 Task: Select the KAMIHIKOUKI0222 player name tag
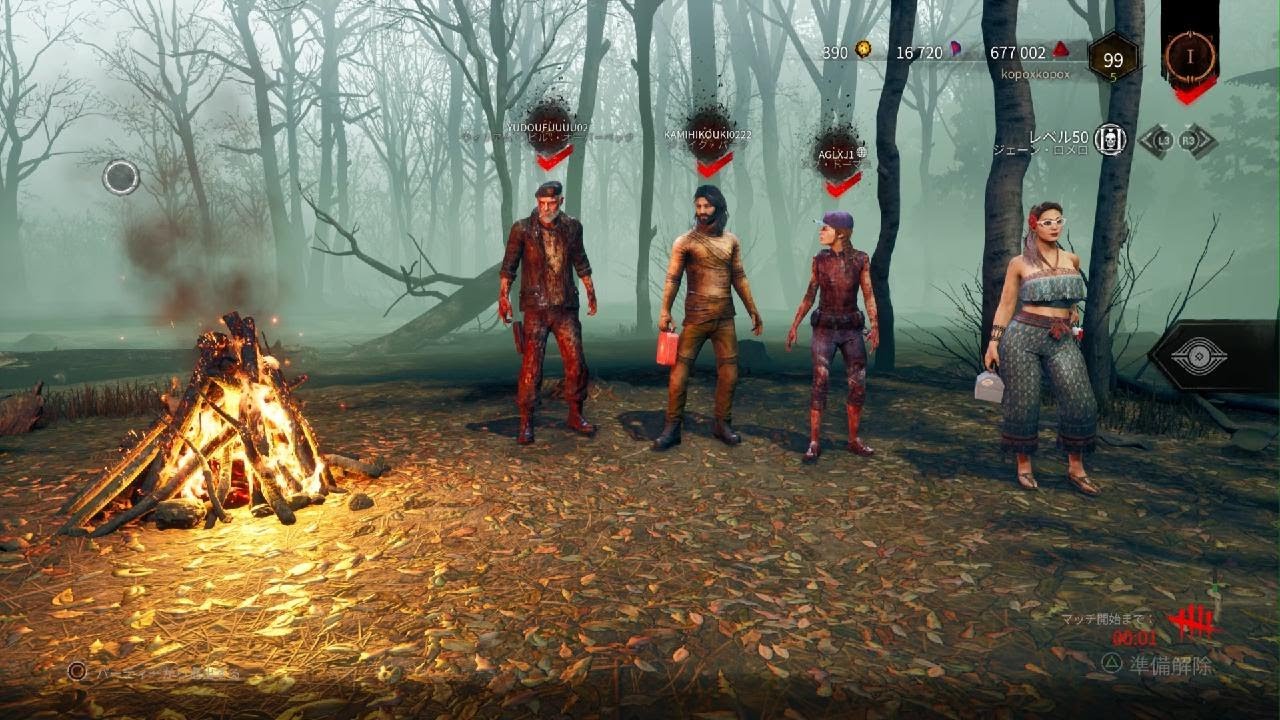tap(708, 134)
